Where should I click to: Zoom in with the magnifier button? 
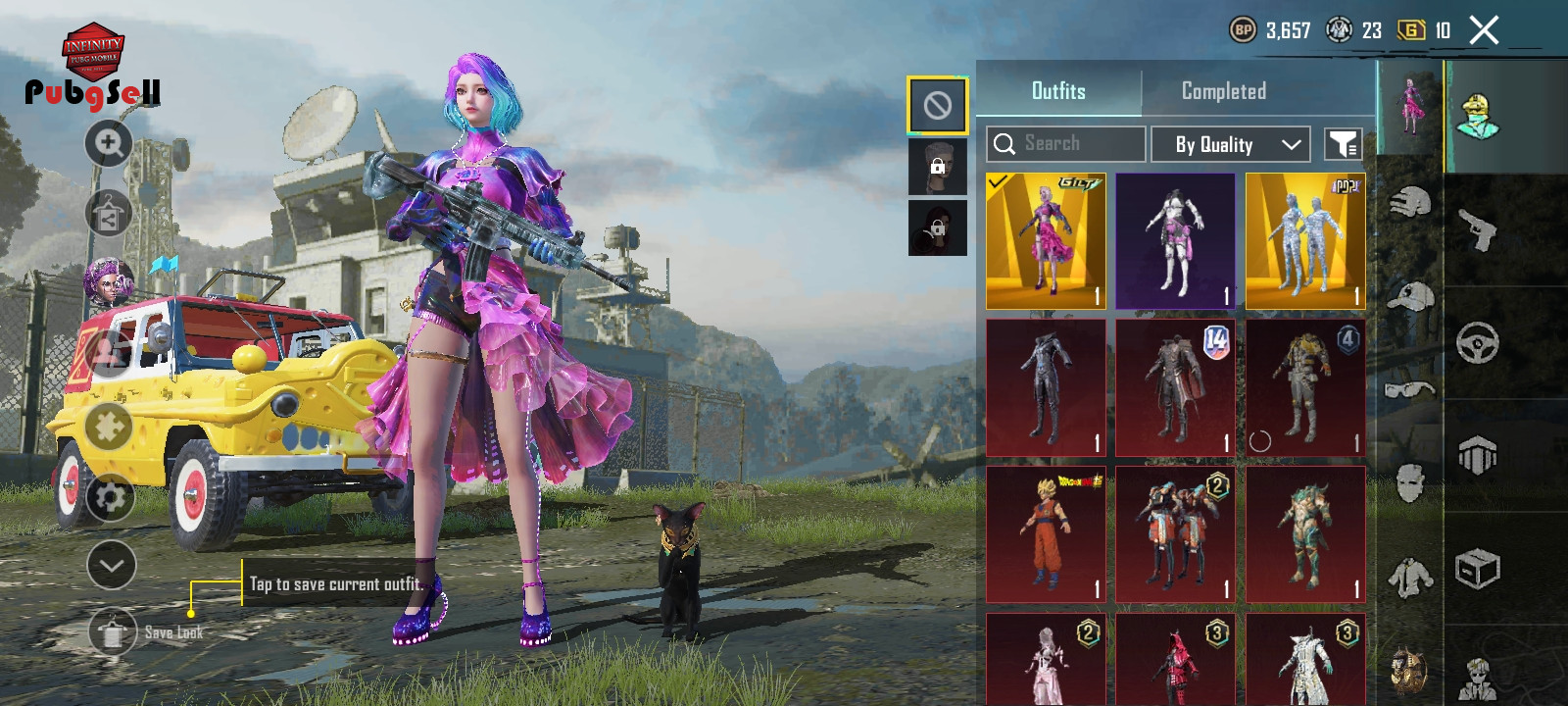(x=109, y=144)
